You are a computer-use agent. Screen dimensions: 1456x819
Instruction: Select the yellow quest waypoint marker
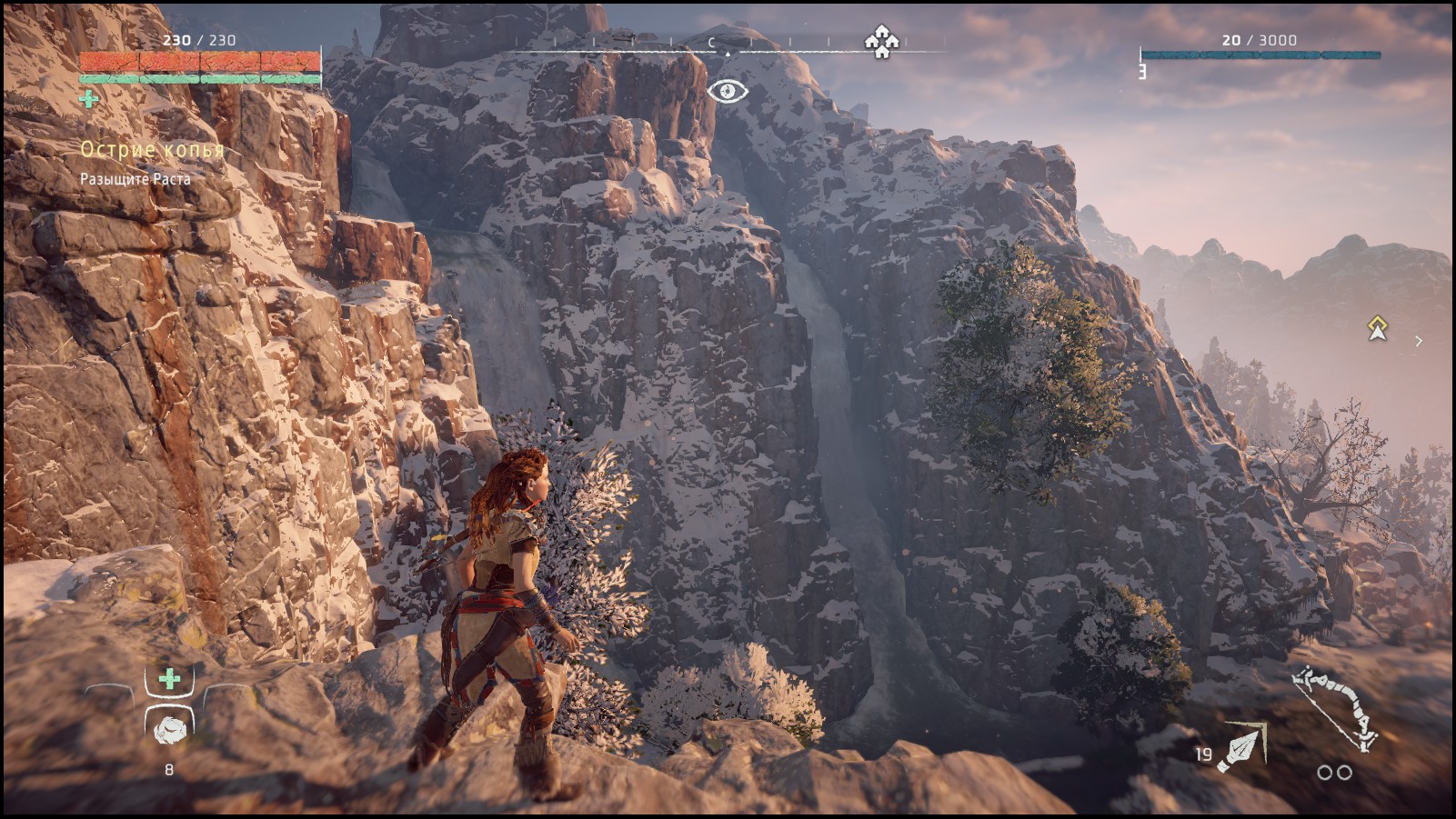pyautogui.click(x=1377, y=328)
